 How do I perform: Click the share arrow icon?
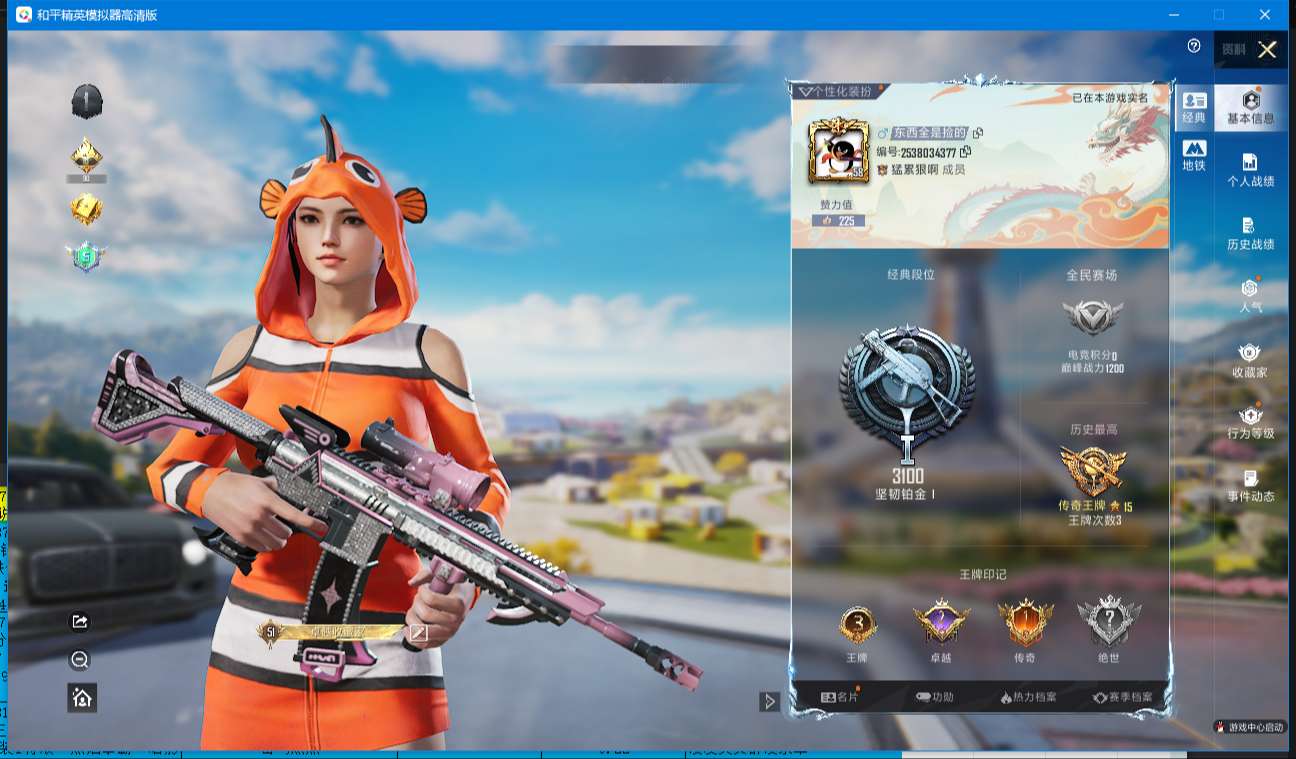point(81,622)
